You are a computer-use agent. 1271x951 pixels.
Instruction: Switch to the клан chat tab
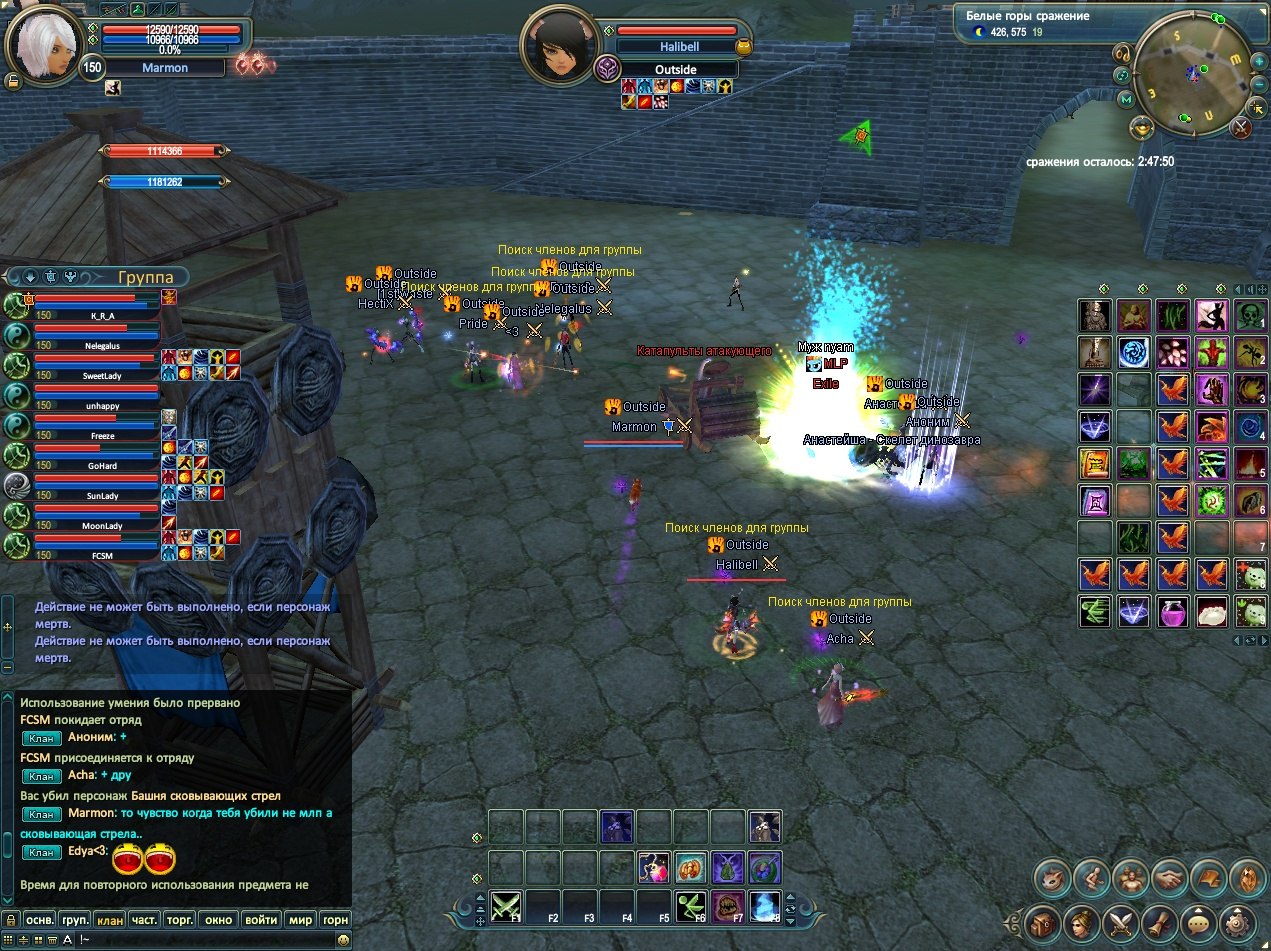point(109,919)
